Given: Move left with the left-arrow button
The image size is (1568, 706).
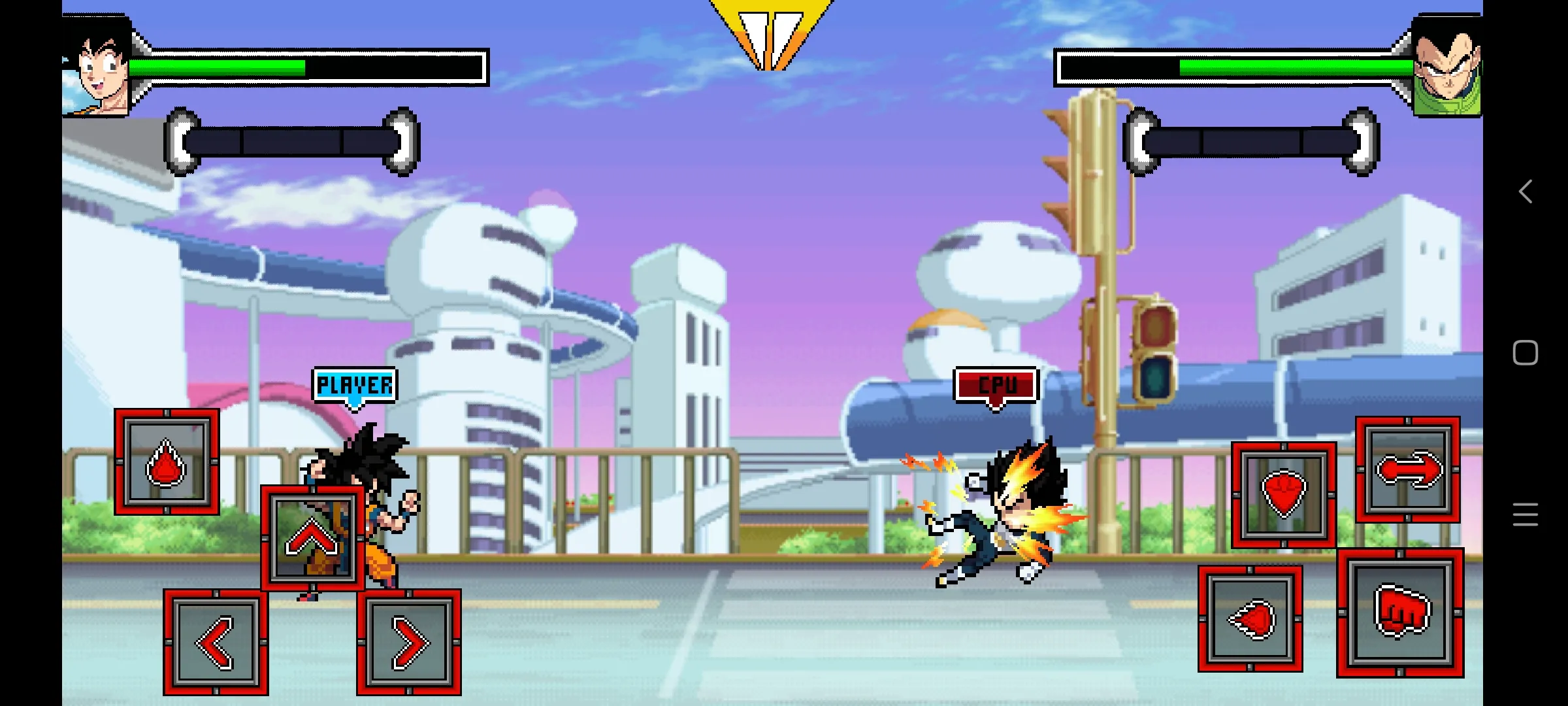Looking at the screenshot, I should 216,643.
